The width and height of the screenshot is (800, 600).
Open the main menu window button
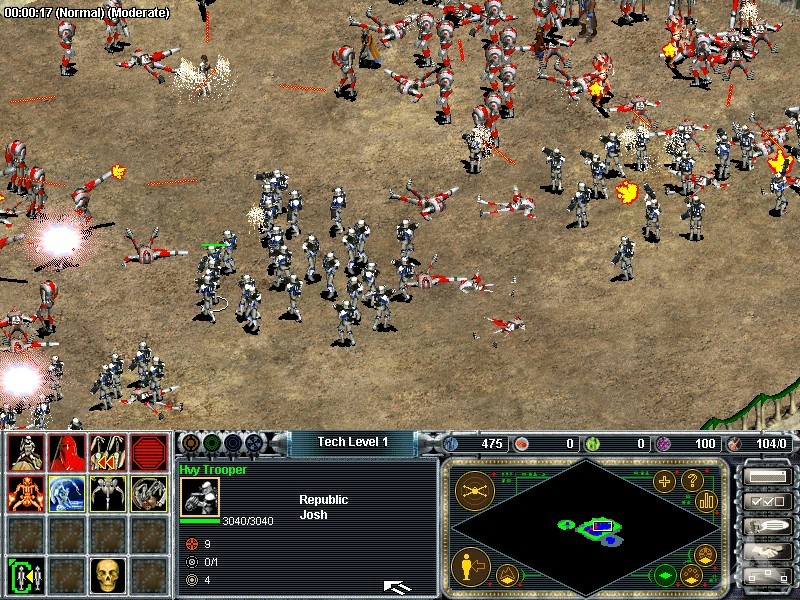point(765,476)
